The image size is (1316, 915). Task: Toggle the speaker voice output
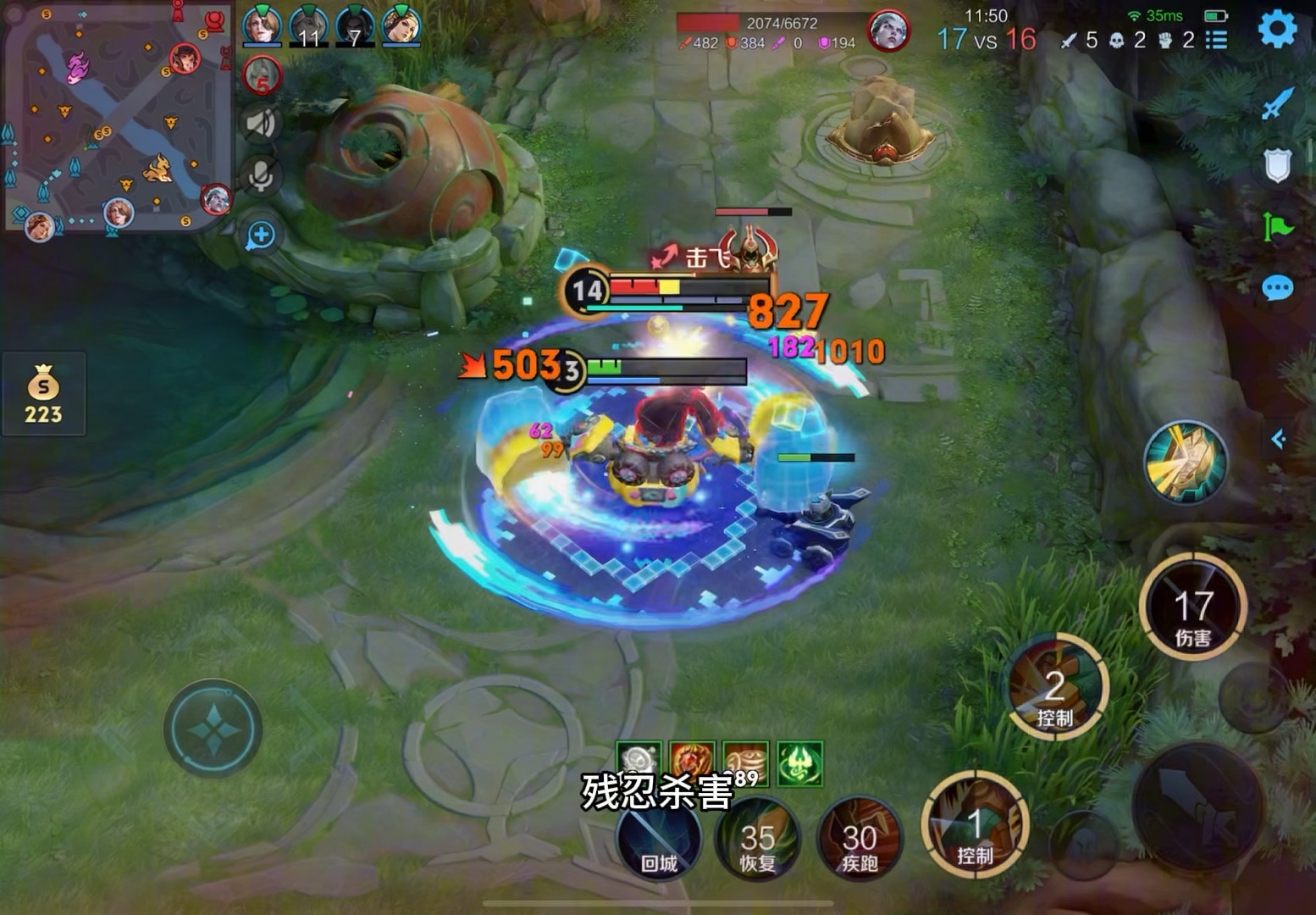[x=261, y=124]
